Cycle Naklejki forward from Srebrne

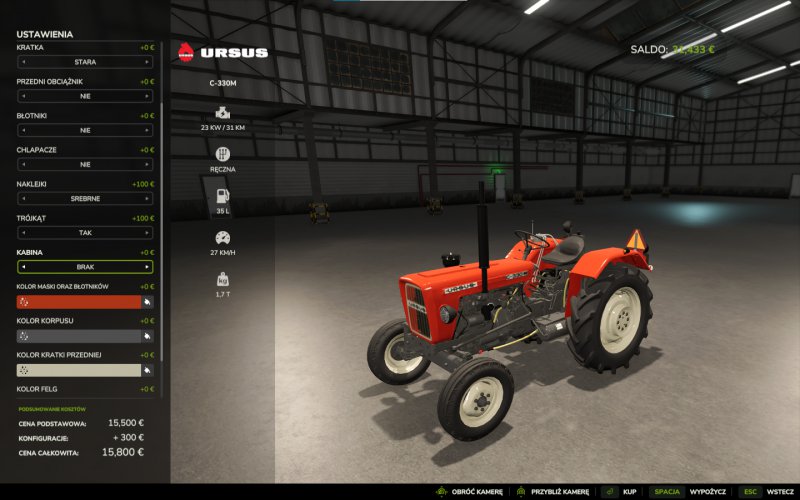[147, 198]
